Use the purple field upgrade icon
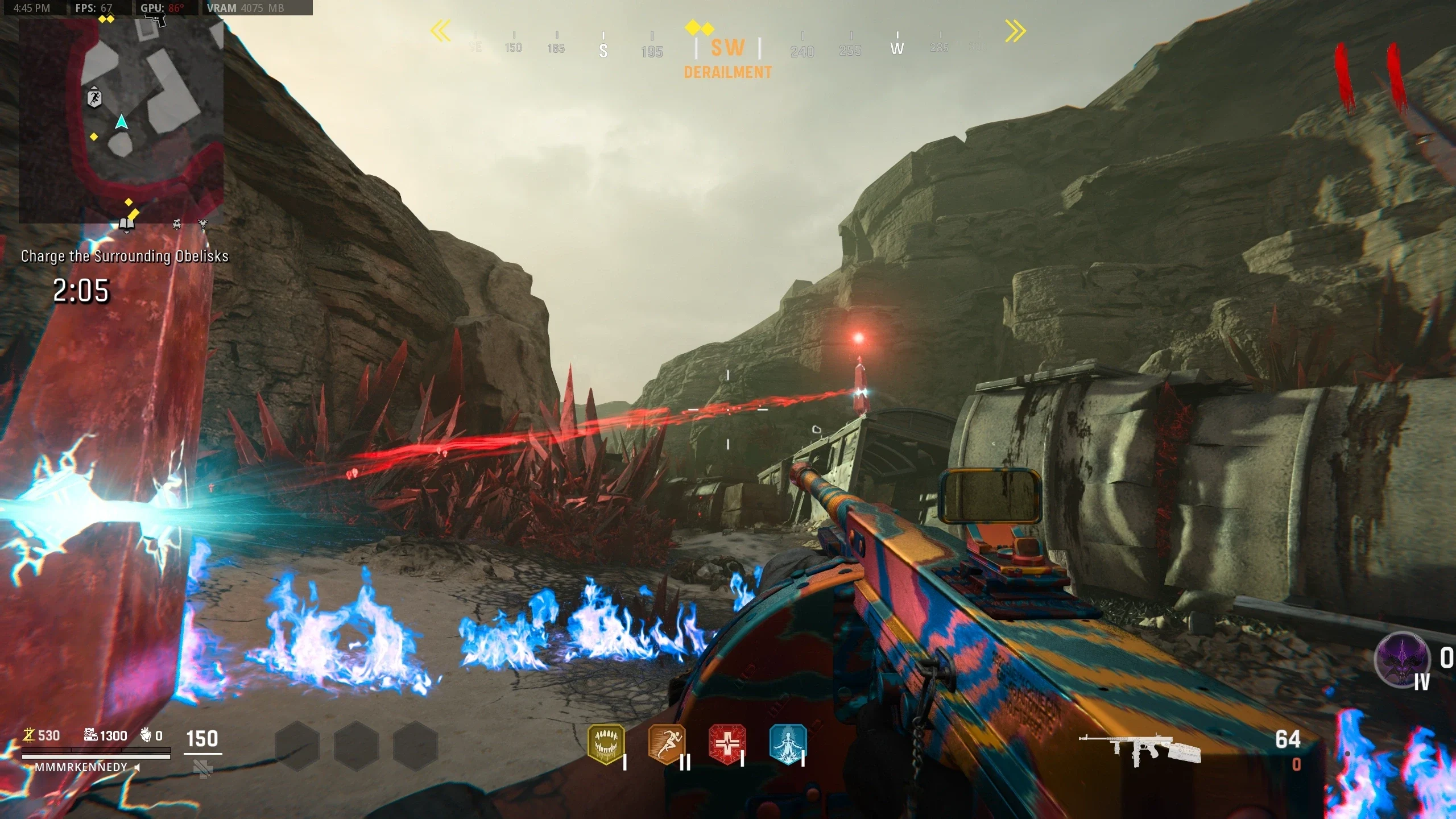 (1402, 660)
